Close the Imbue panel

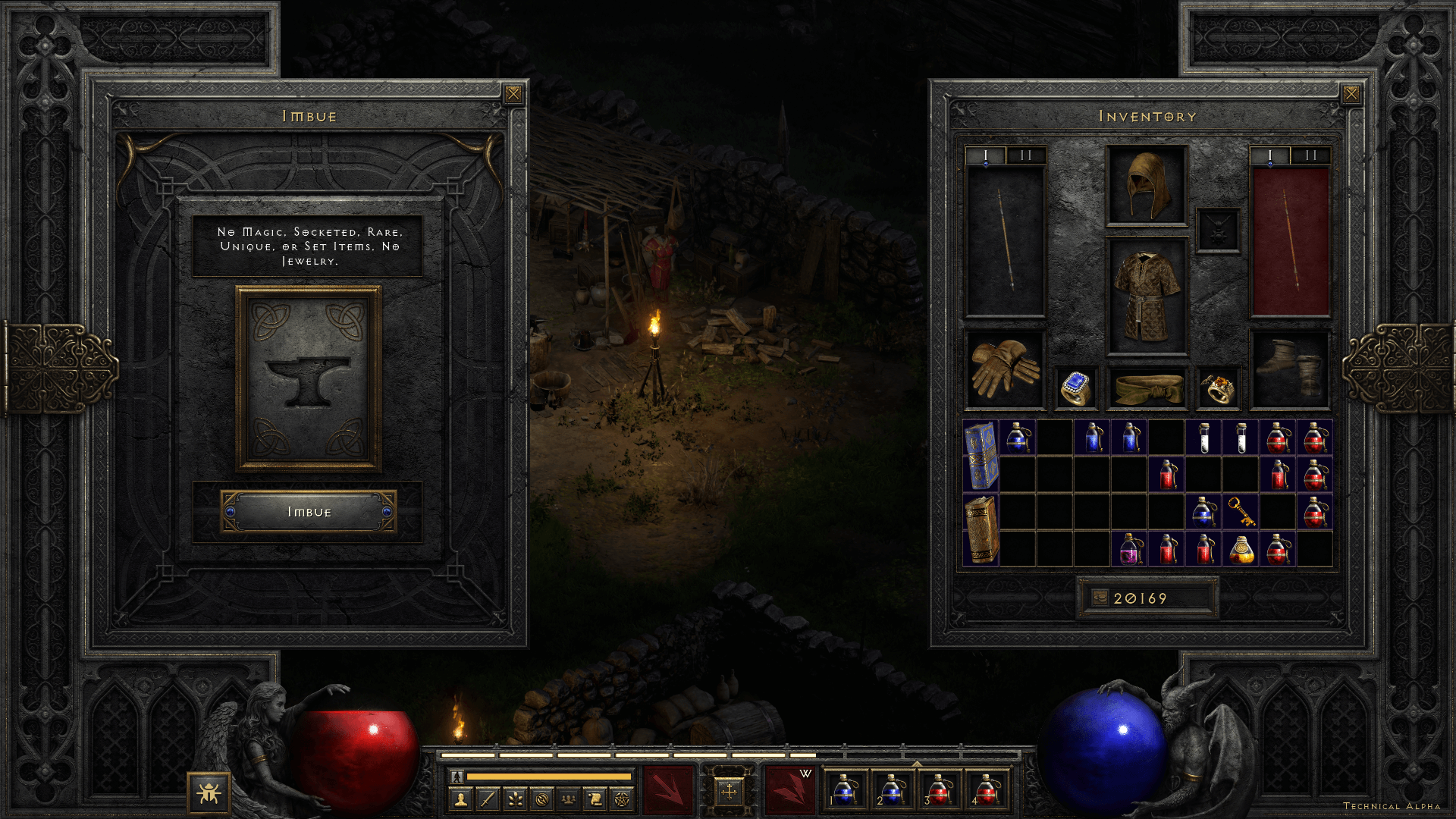(513, 94)
